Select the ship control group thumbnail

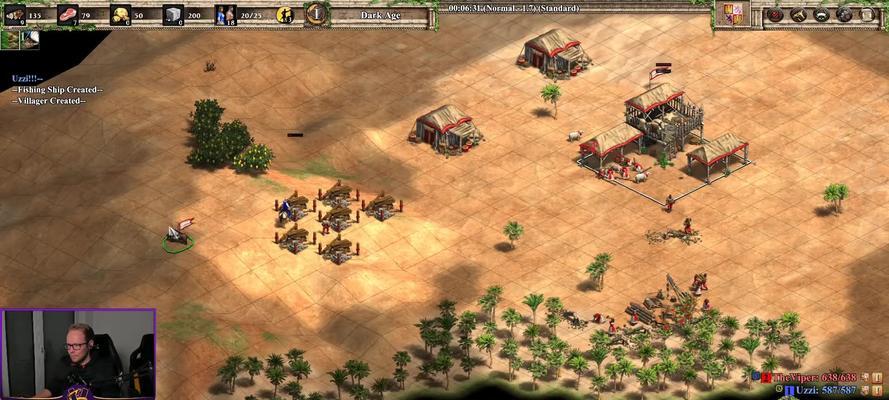tap(29, 39)
